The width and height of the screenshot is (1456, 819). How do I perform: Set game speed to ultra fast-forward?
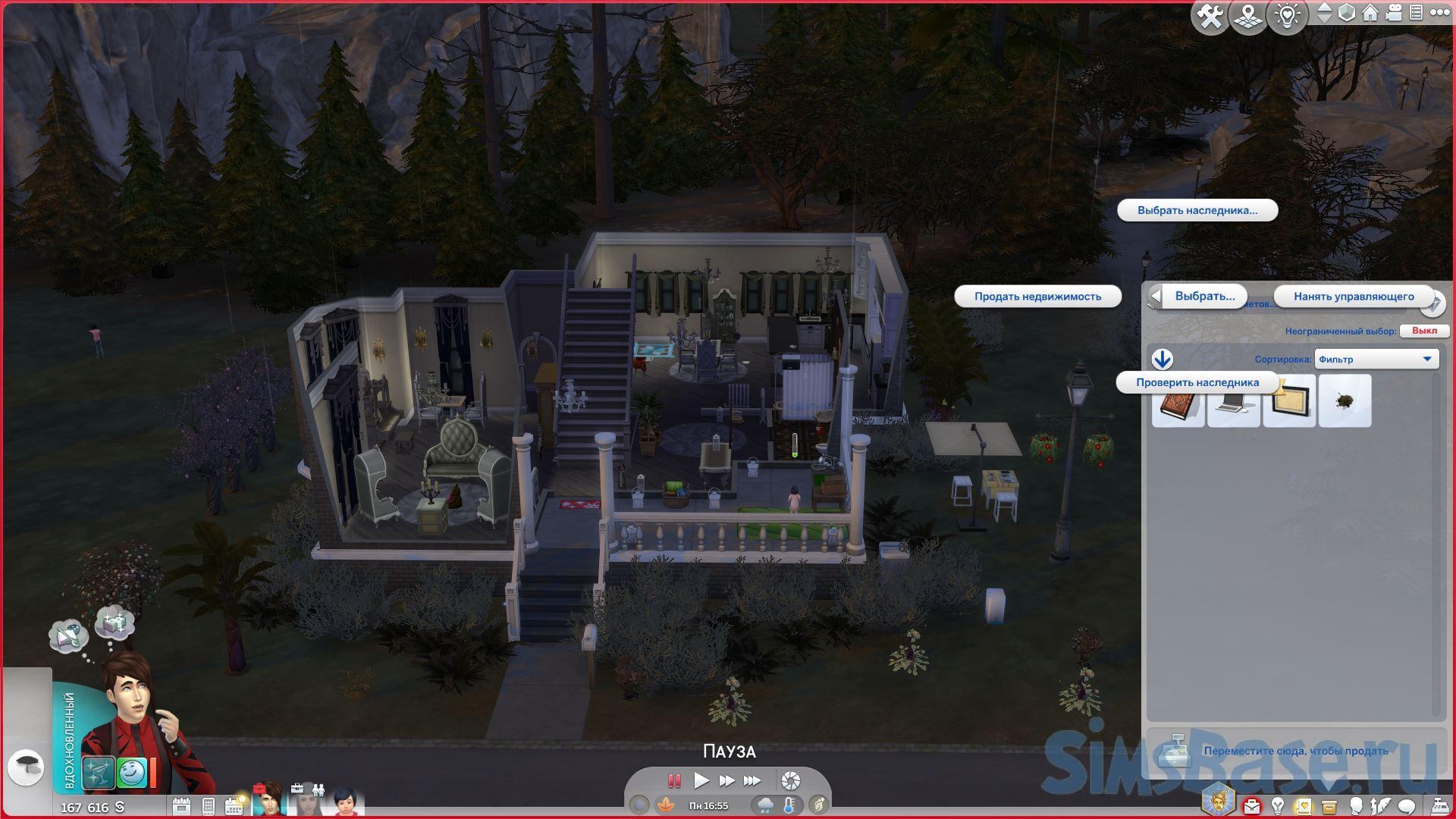752,780
